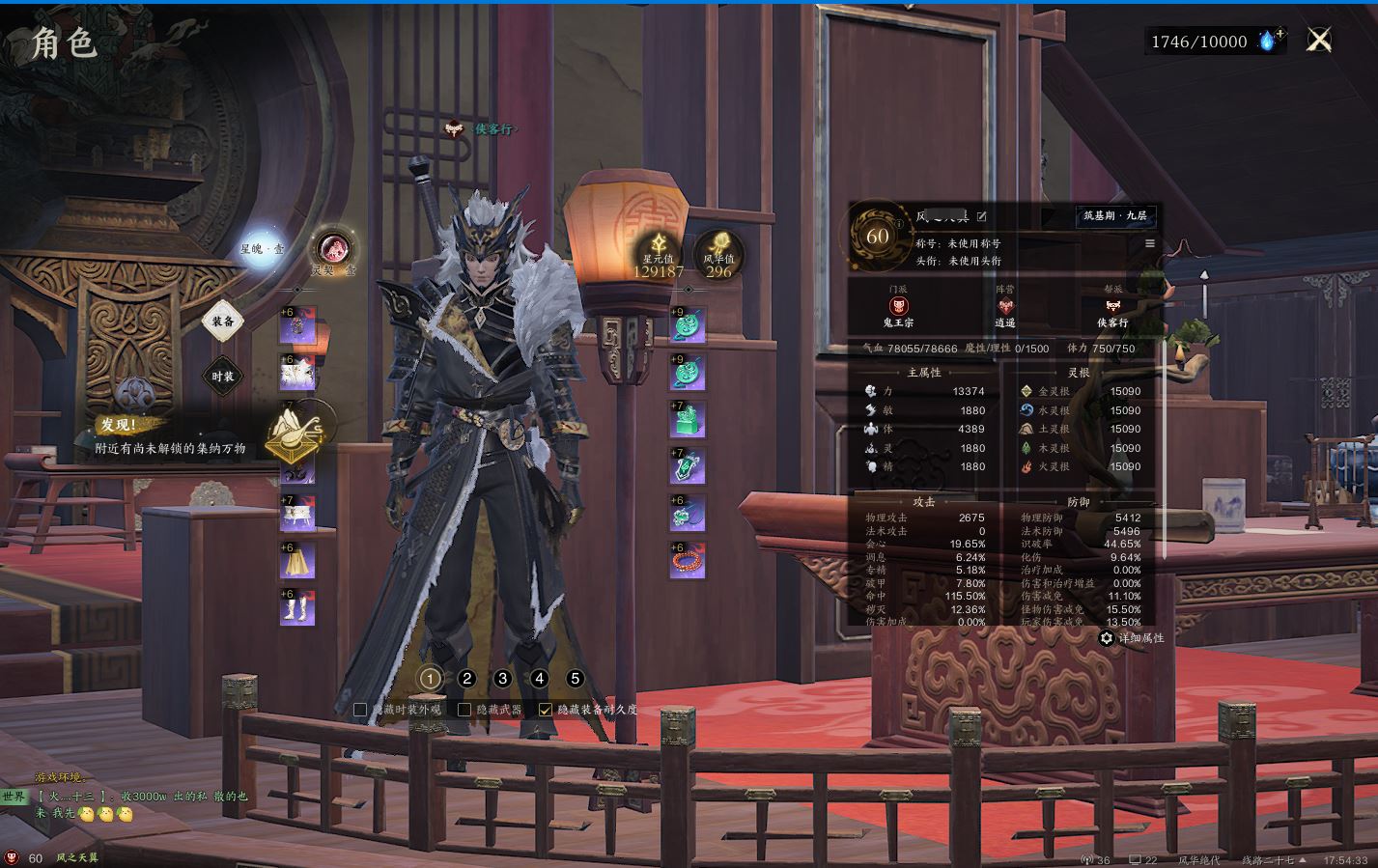The width and height of the screenshot is (1378, 868).
Task: Switch to the 时装 (fashion) tab
Action: (x=223, y=377)
